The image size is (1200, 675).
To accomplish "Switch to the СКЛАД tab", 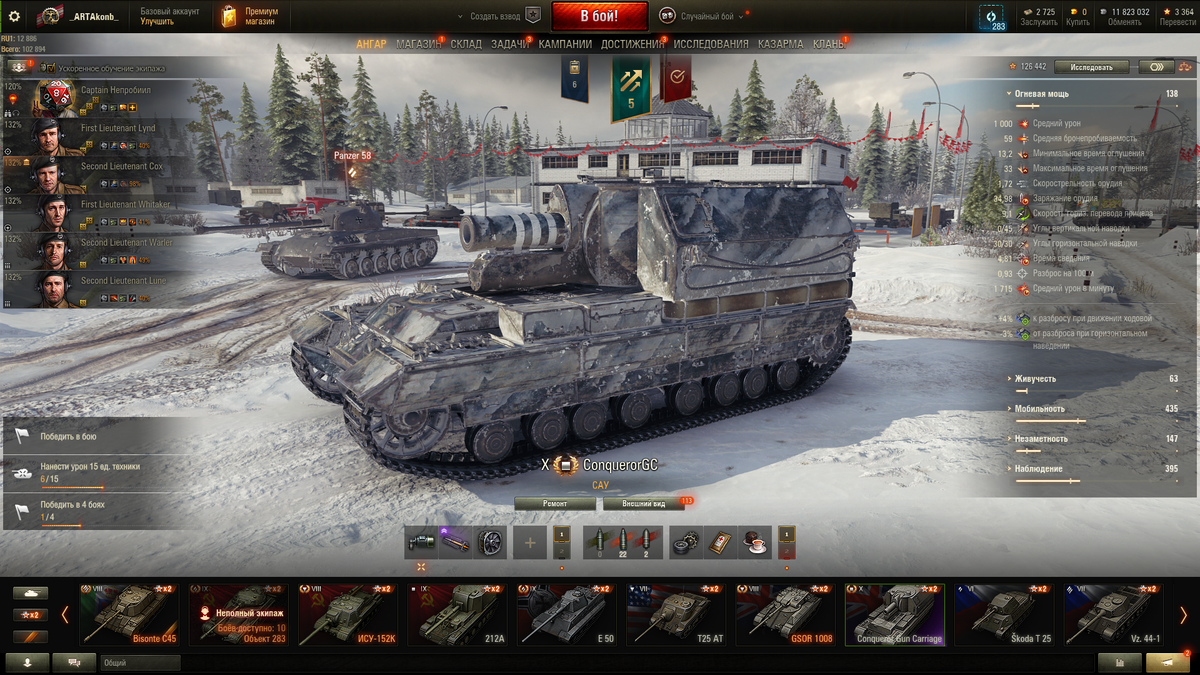I will 466,44.
